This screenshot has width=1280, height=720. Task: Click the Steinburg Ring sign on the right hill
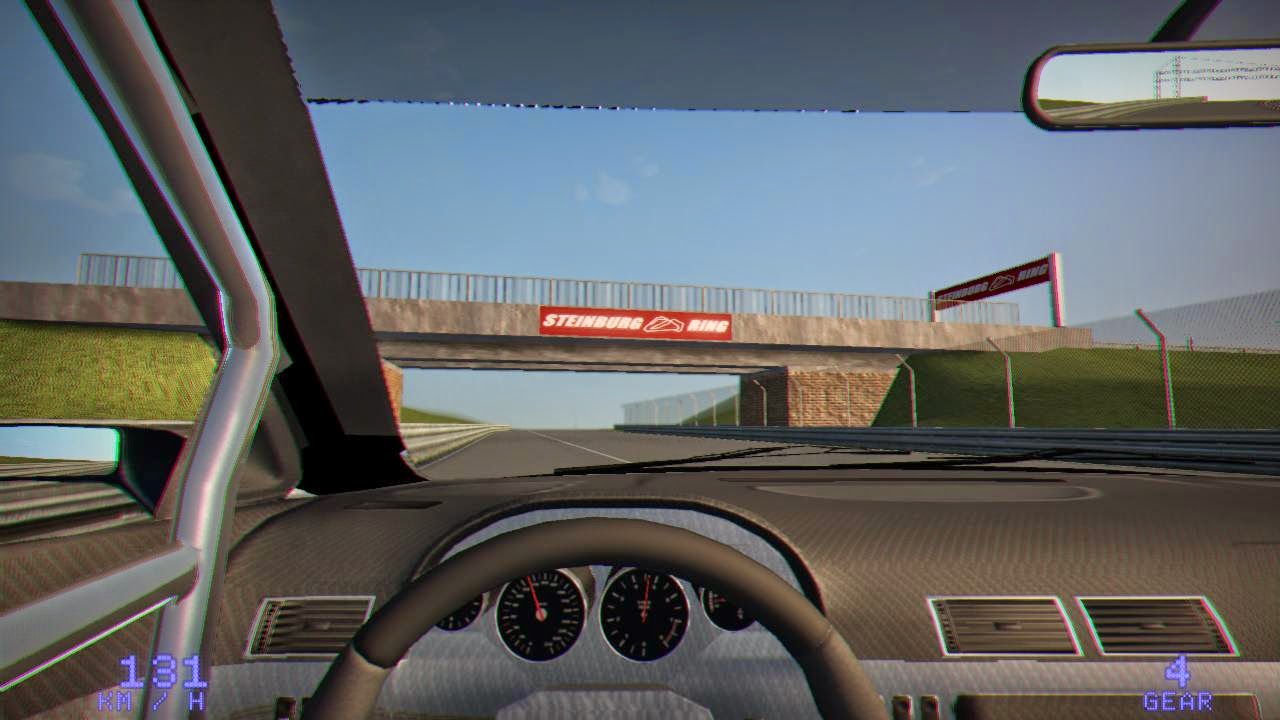coord(993,281)
